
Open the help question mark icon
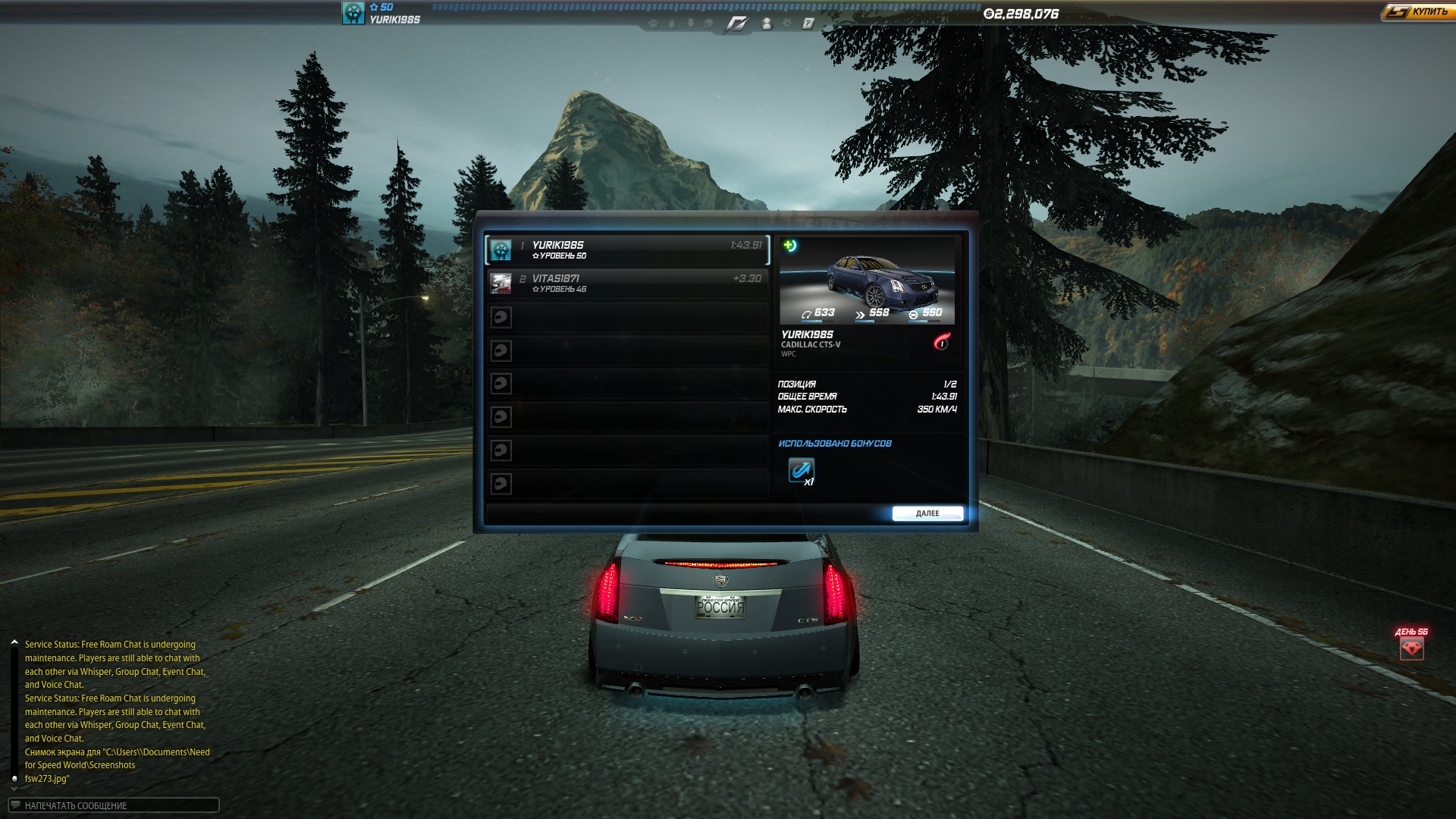coord(808,24)
